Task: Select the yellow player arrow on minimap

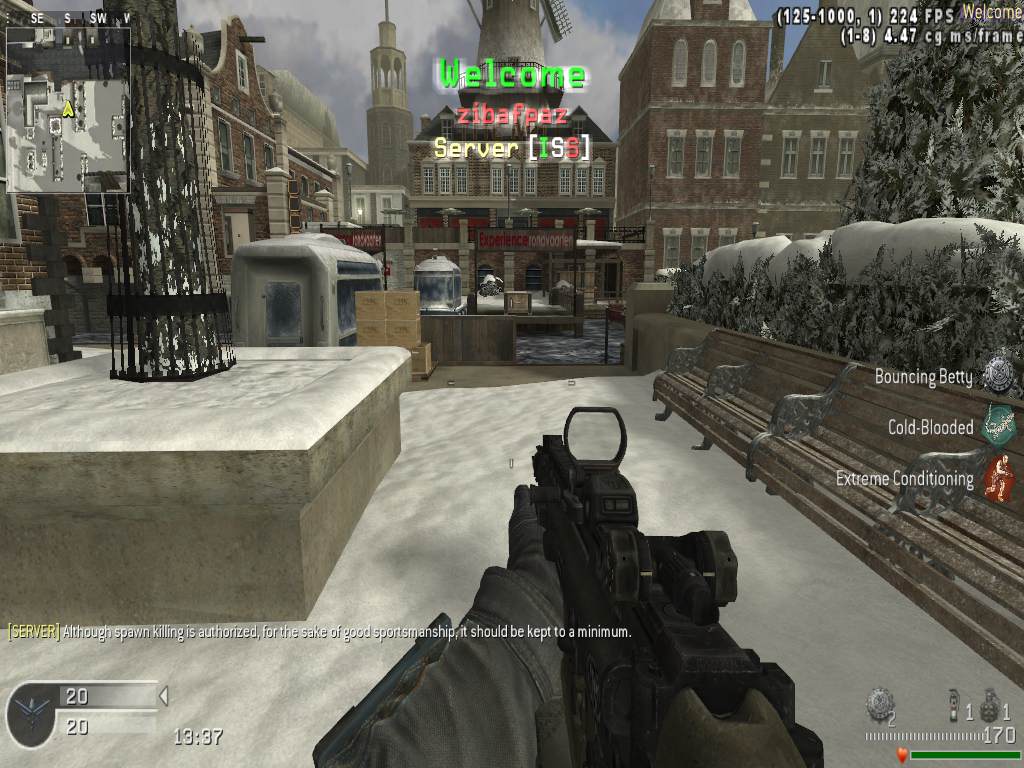Action: coord(68,108)
